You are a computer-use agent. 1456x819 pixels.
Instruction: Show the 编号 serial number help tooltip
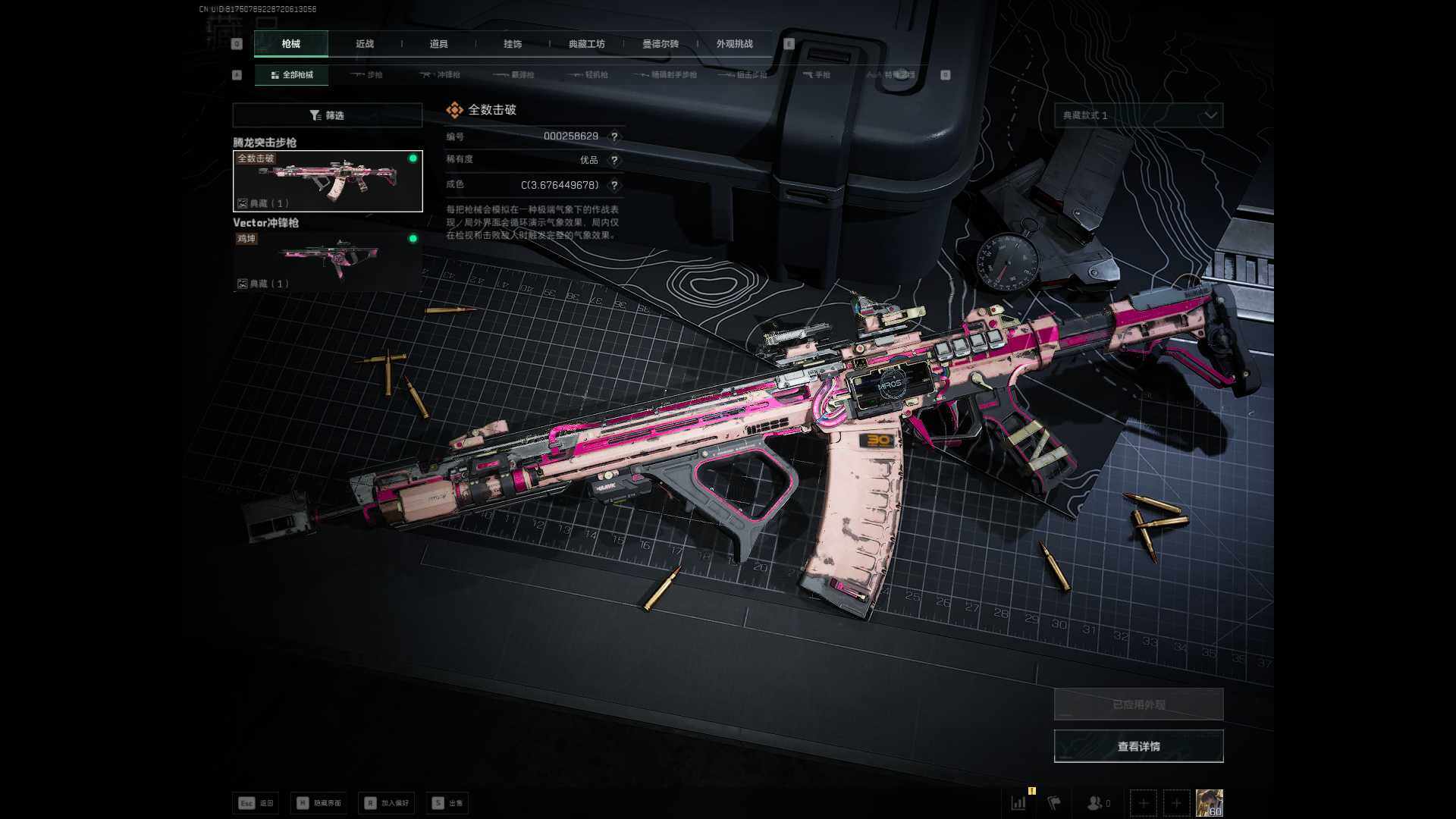[x=614, y=136]
